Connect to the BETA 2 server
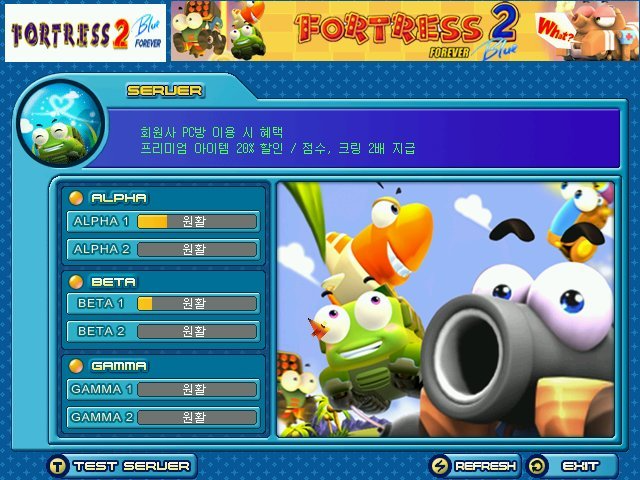 (x=163, y=331)
